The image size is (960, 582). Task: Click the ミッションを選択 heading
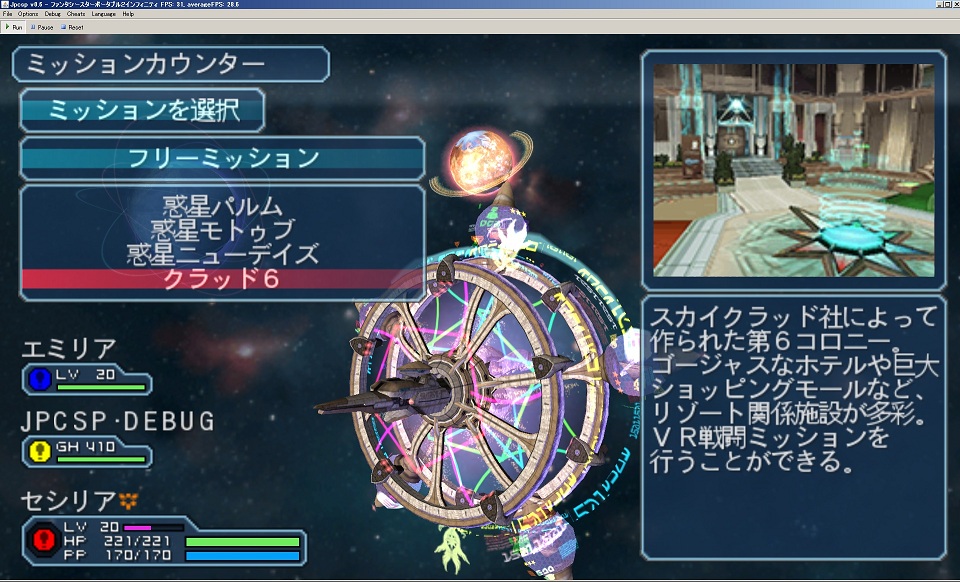[143, 109]
